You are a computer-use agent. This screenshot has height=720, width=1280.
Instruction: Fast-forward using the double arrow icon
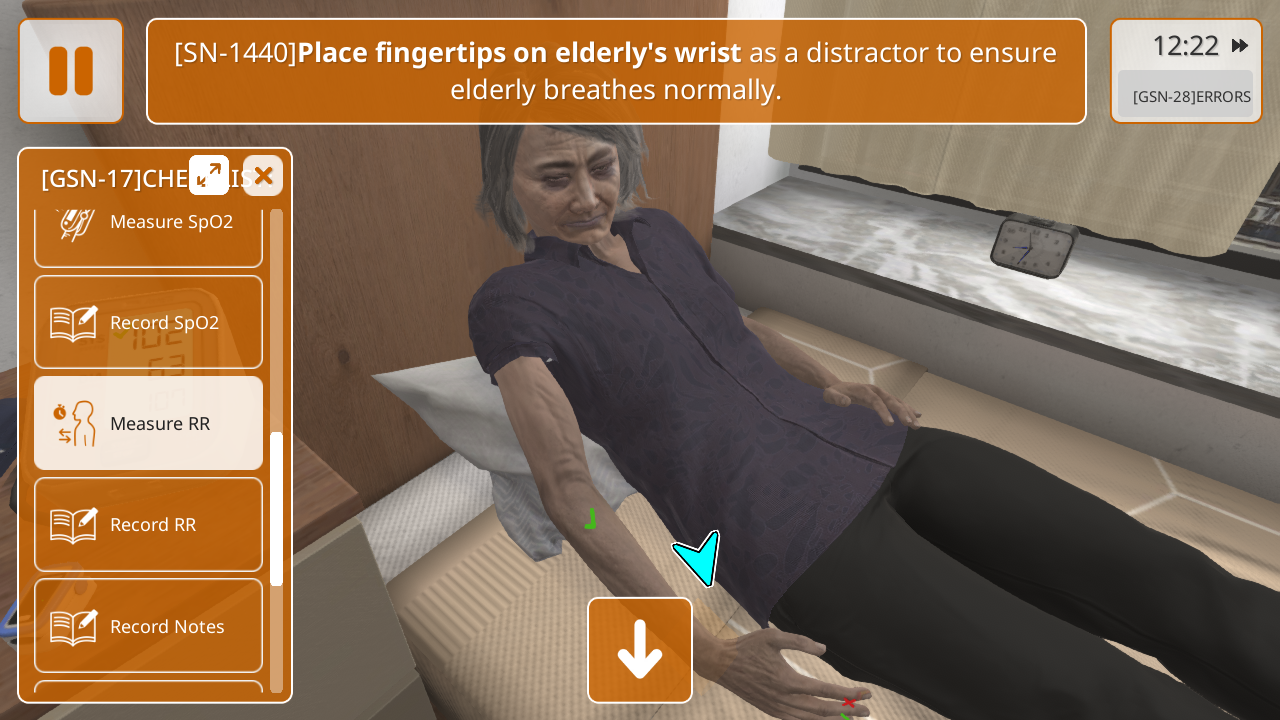(1240, 46)
